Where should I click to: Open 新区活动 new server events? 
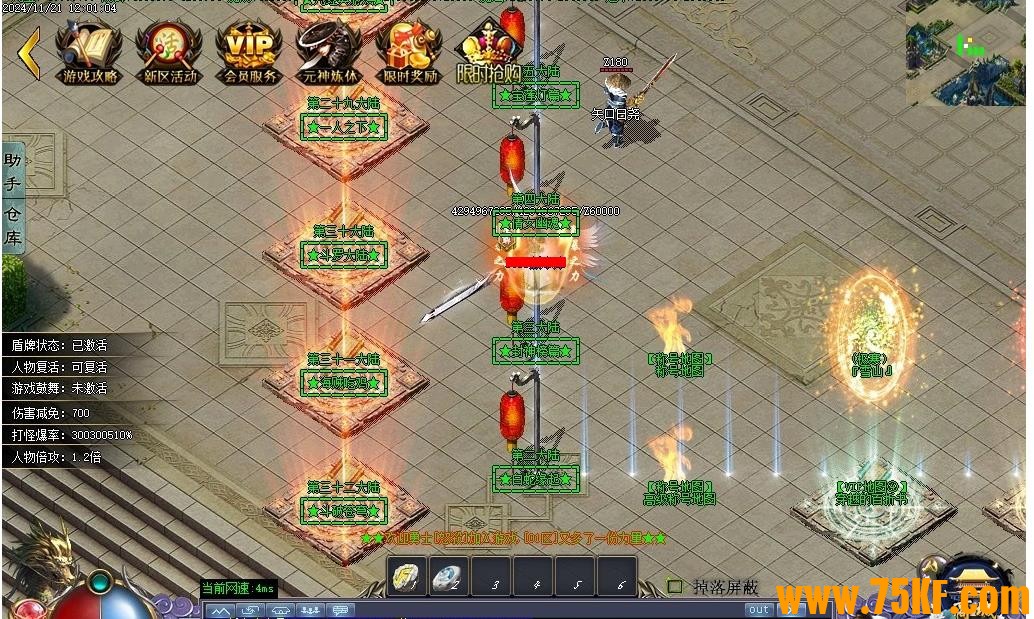169,52
